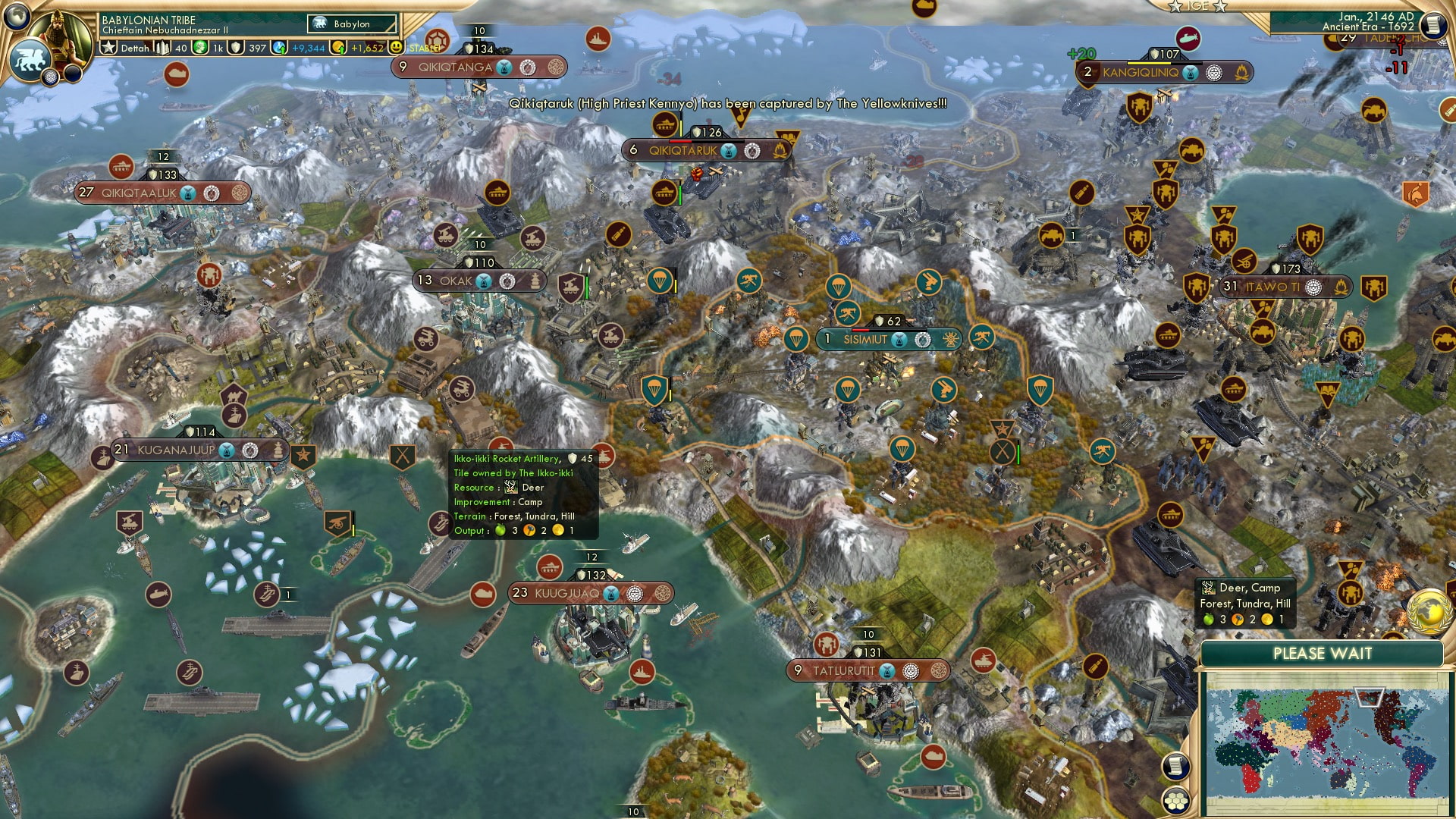Open the Babylon civilization dropdown selector
Image resolution: width=1456 pixels, height=819 pixels.
352,24
